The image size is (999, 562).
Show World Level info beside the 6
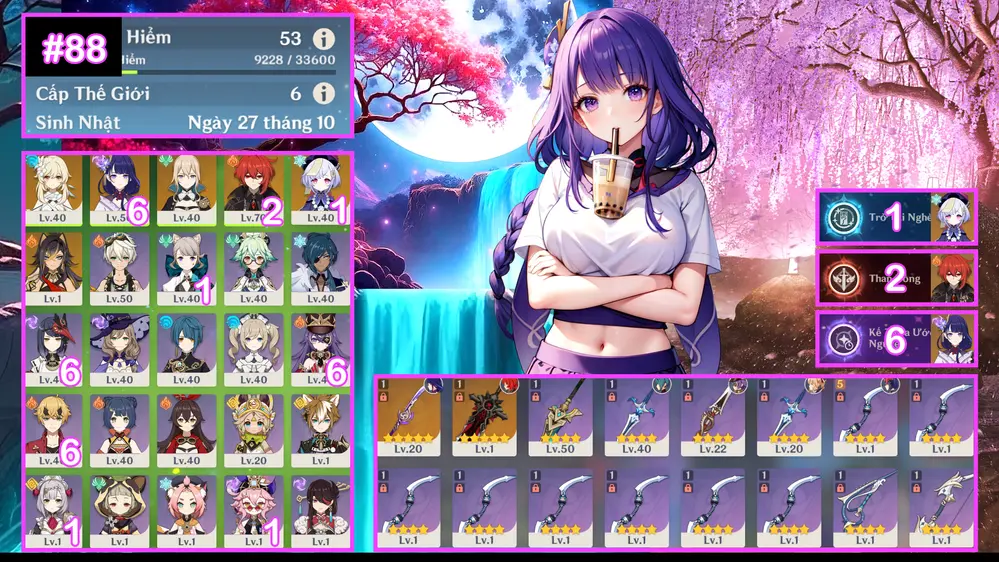tap(322, 93)
